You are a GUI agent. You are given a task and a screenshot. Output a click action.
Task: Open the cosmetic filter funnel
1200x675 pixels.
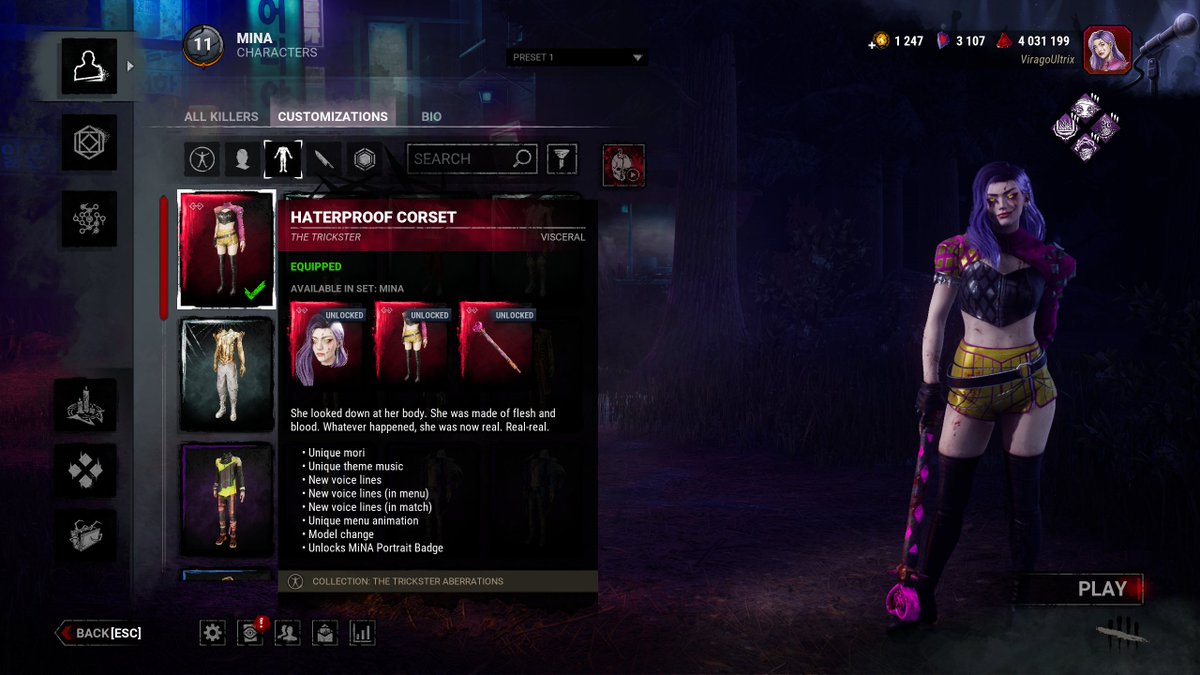point(562,158)
